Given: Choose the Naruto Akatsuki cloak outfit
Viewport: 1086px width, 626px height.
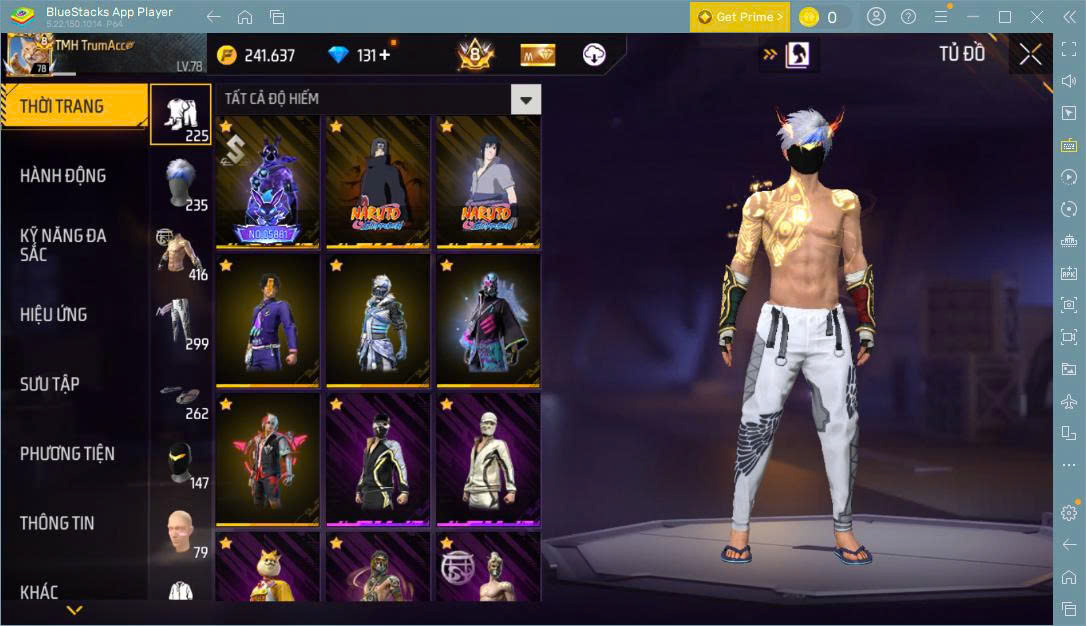Looking at the screenshot, I should pyautogui.click(x=377, y=183).
